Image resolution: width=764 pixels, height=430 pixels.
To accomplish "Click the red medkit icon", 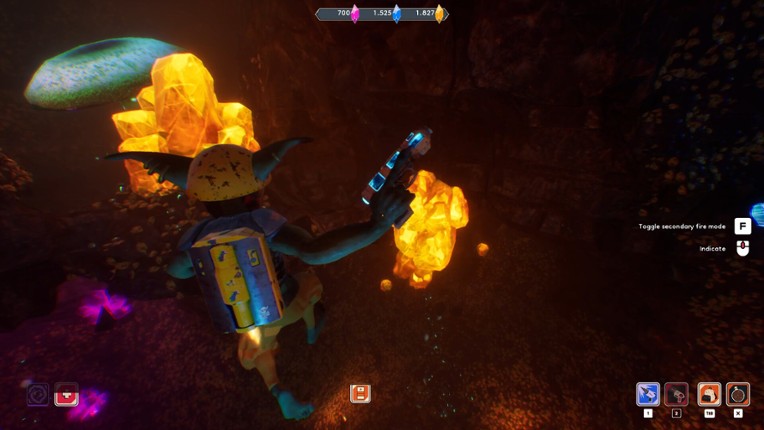I will point(67,394).
